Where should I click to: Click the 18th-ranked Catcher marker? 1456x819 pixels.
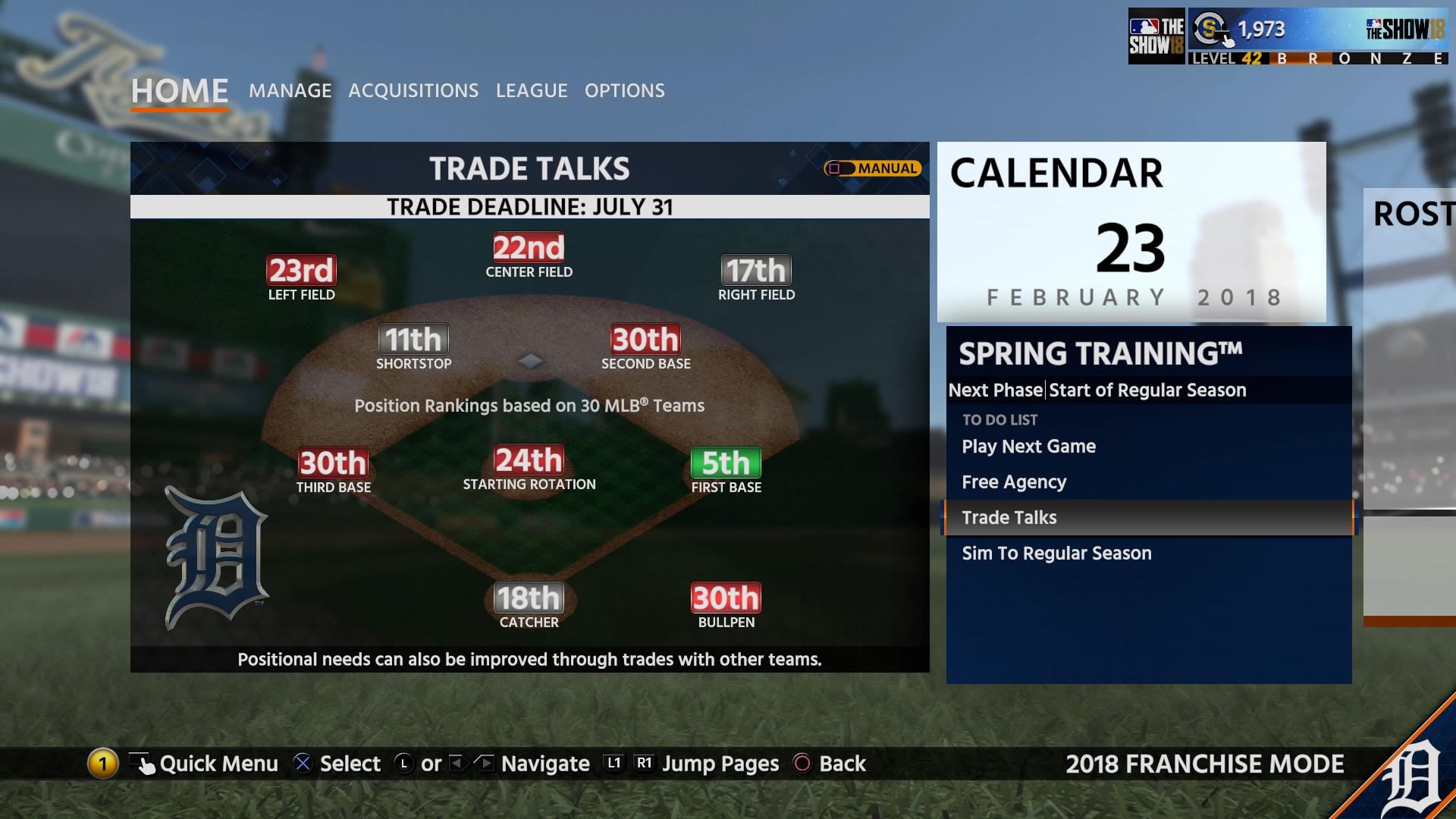[x=529, y=600]
